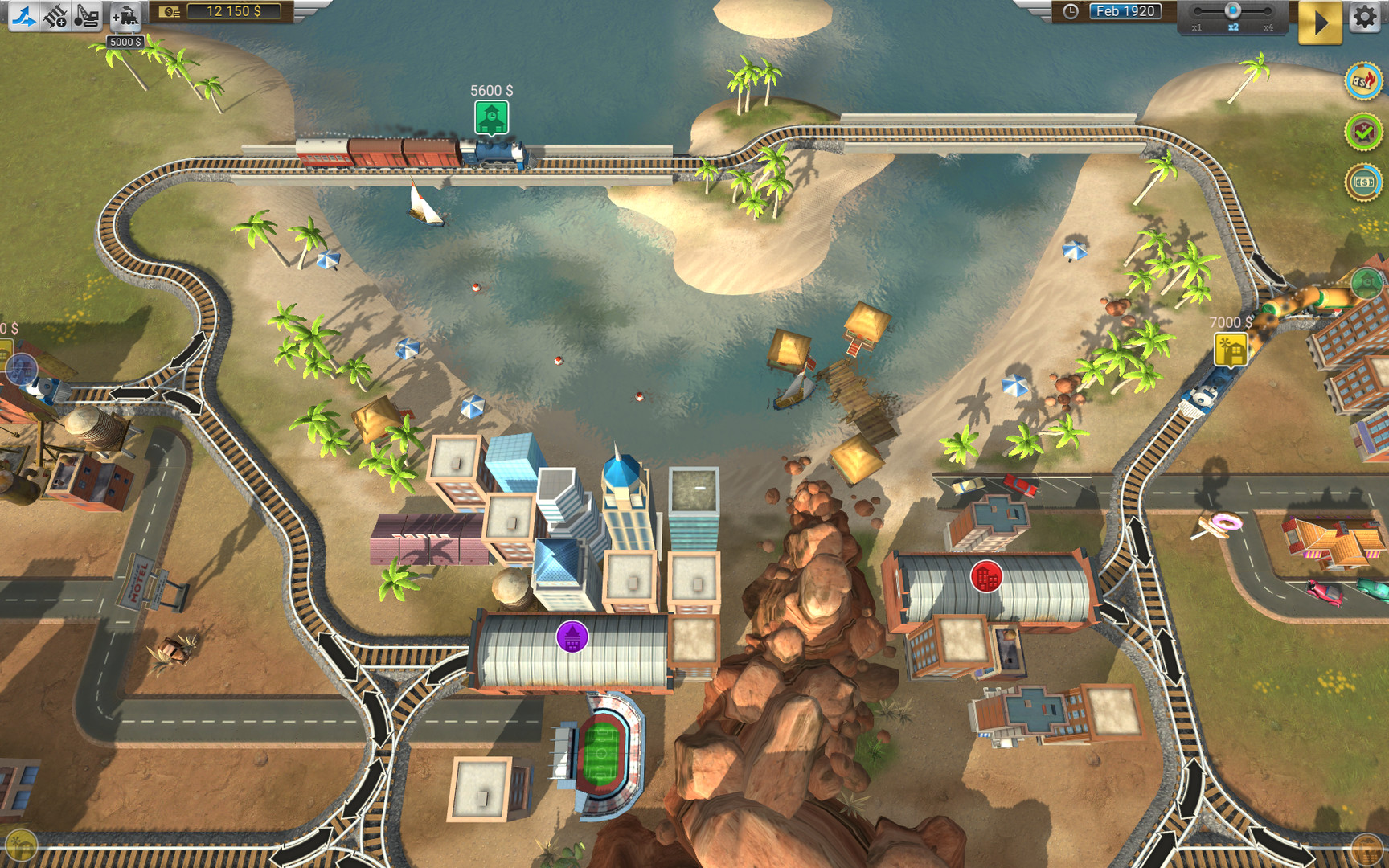
Task: Click the clock icon beside Feb 1920
Action: click(x=1071, y=10)
